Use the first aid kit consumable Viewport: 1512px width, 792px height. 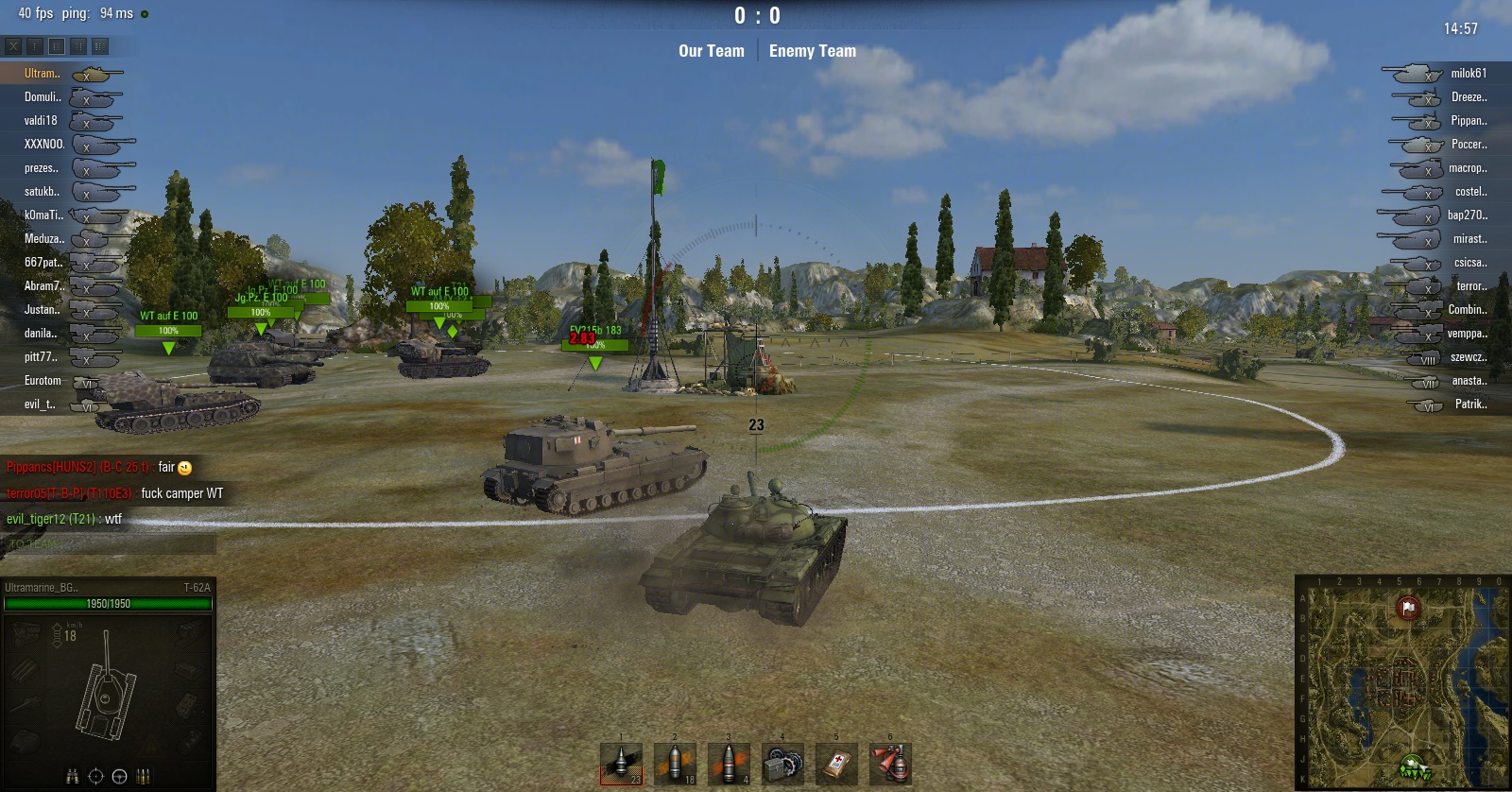836,764
